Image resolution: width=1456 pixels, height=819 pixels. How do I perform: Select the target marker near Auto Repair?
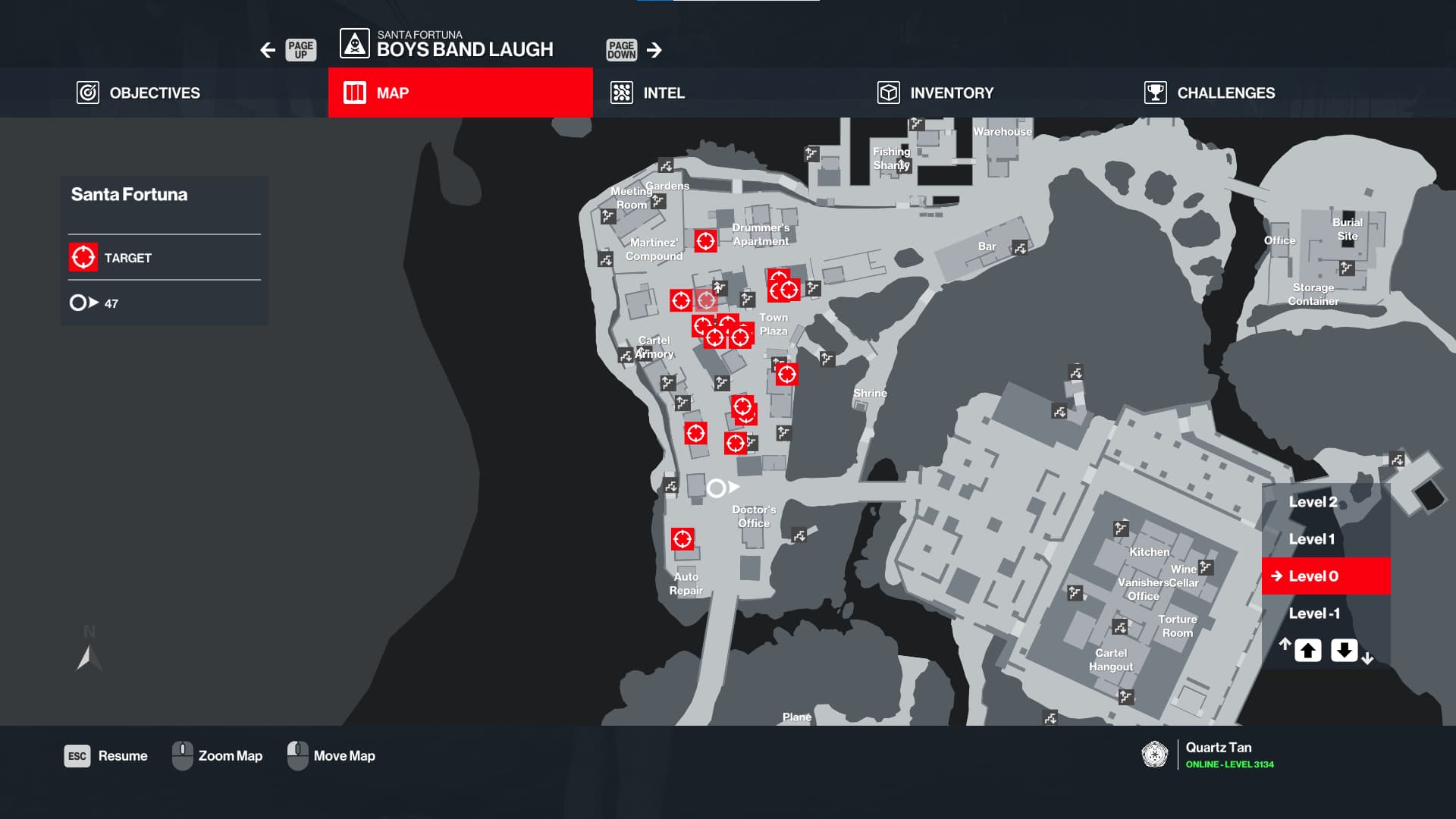(x=682, y=539)
